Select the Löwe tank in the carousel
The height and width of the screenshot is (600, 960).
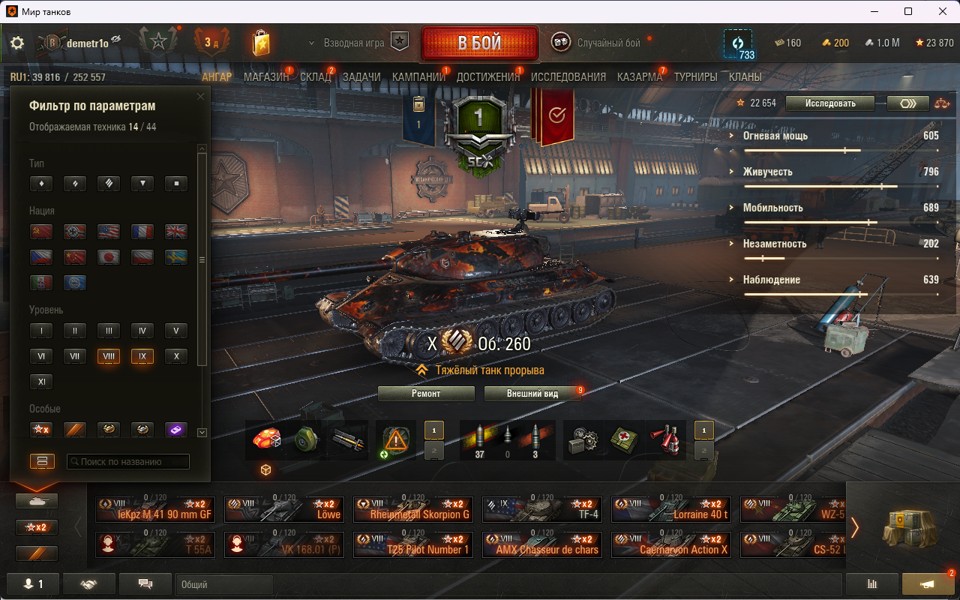click(284, 510)
